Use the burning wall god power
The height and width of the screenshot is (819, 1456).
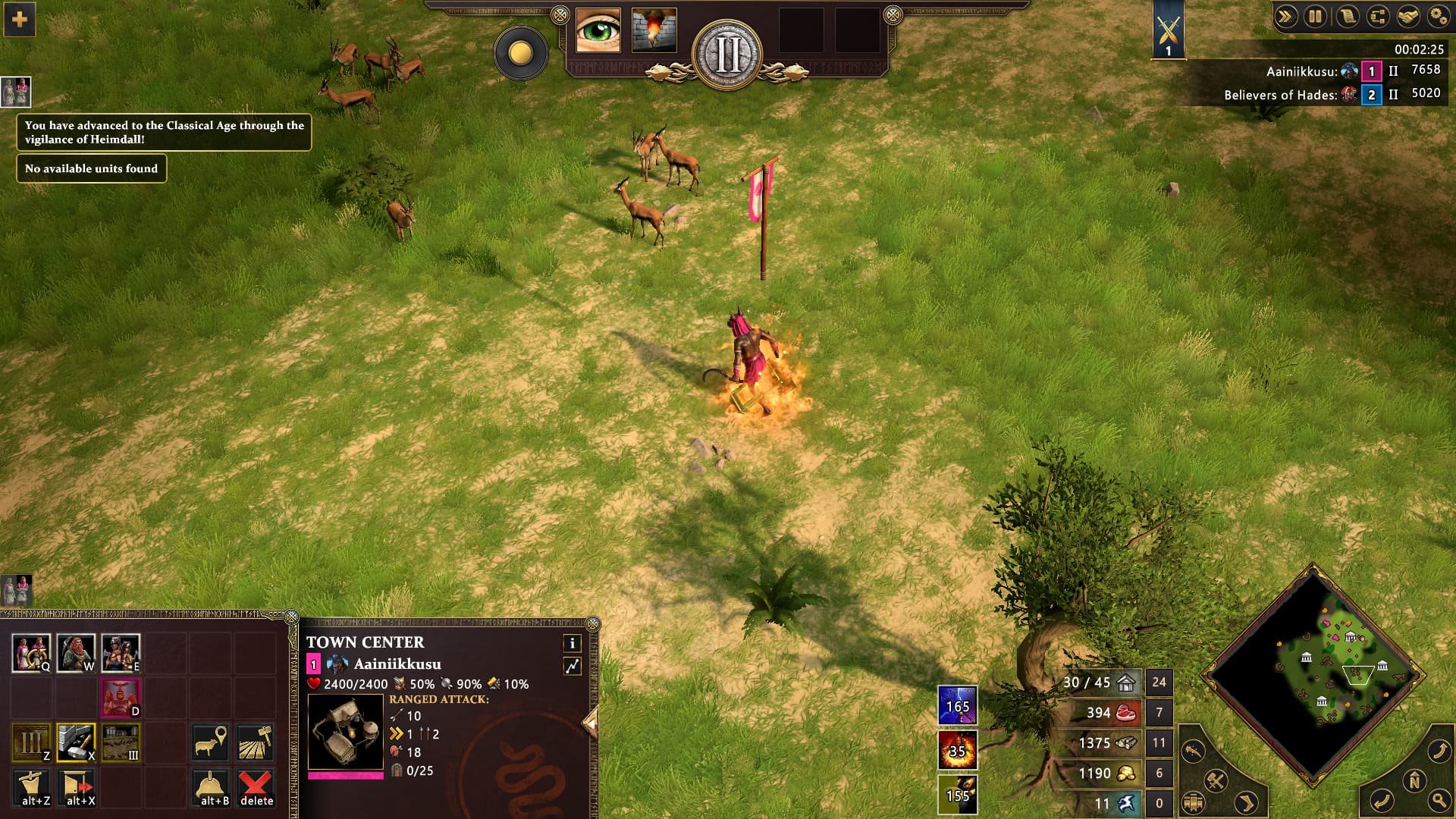(654, 30)
